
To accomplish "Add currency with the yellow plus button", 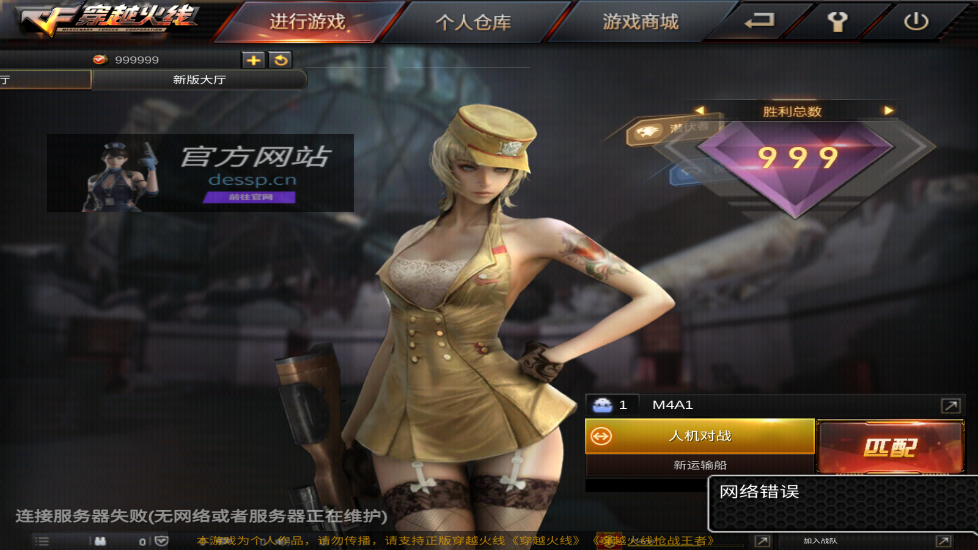I will (254, 60).
